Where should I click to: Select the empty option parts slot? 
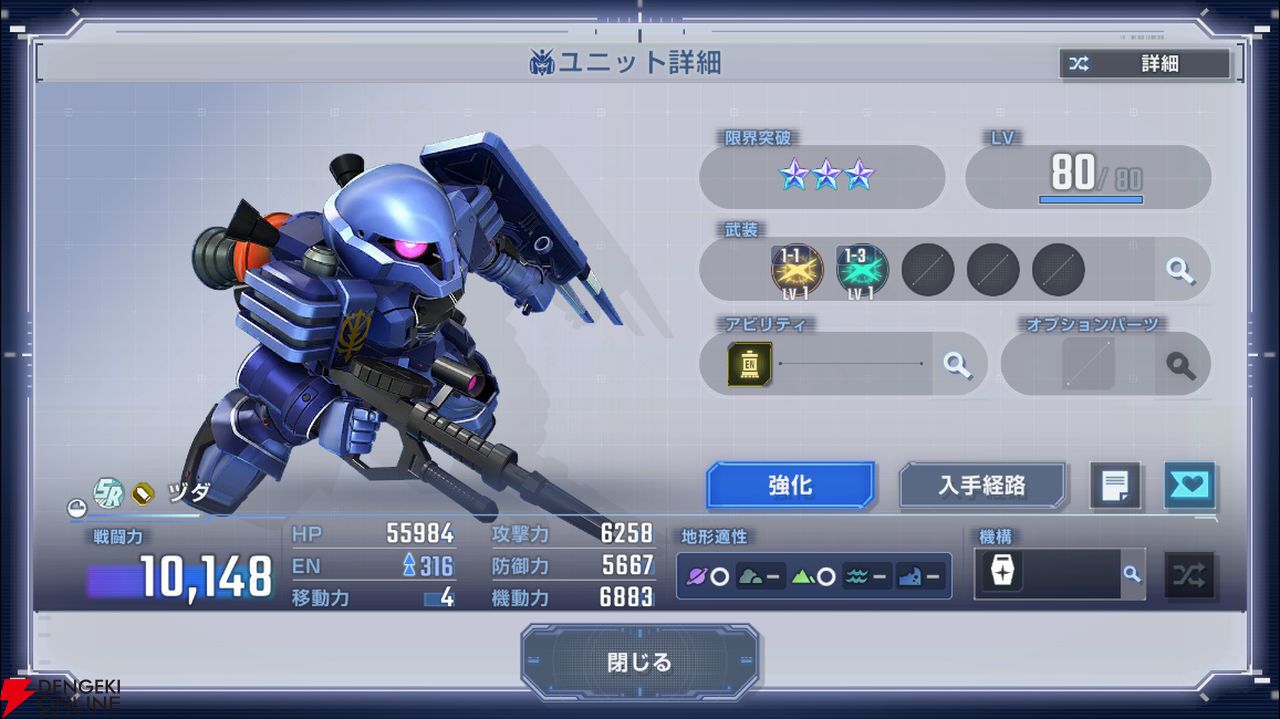coord(1088,364)
